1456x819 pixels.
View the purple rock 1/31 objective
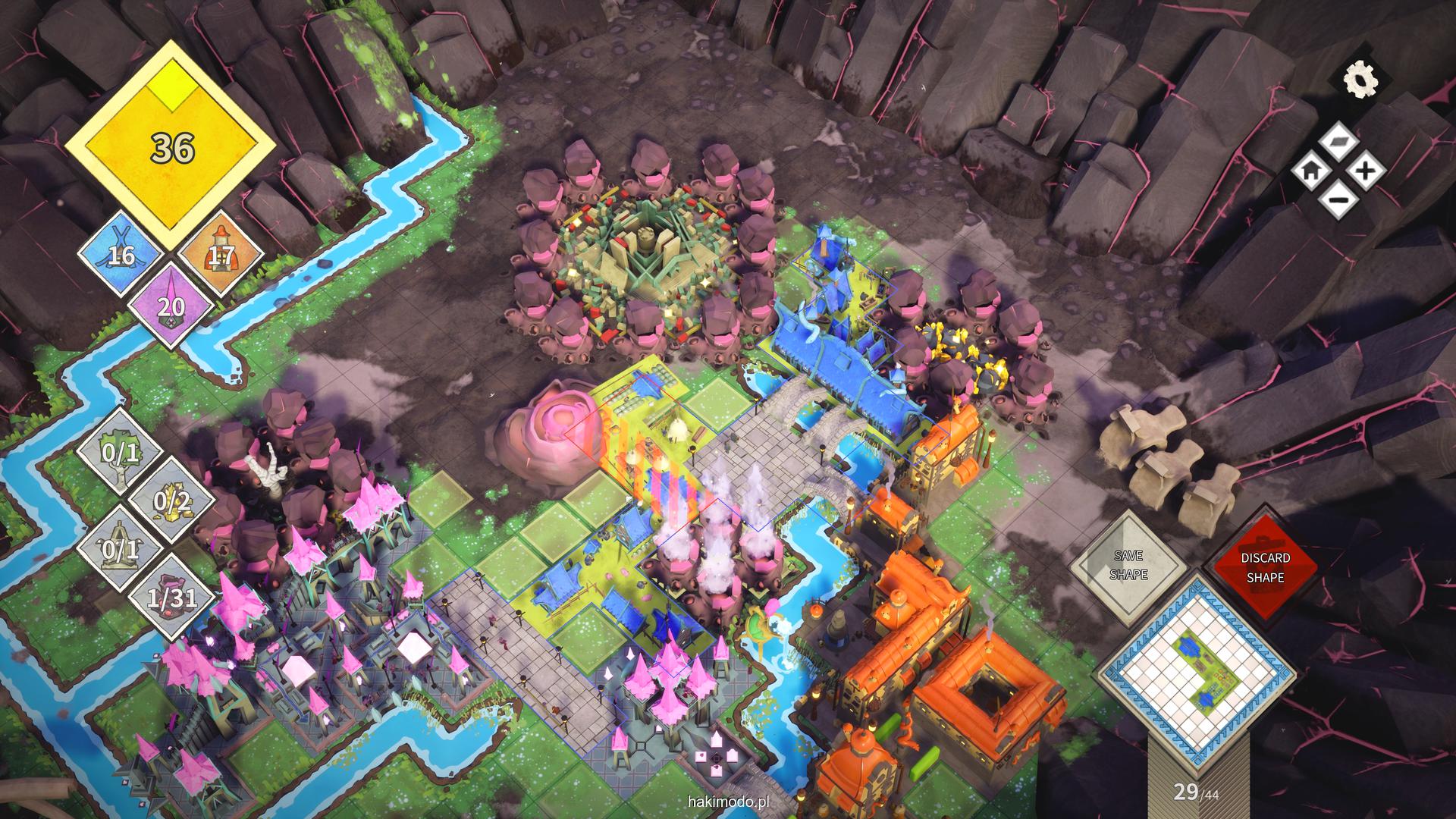coord(171,597)
